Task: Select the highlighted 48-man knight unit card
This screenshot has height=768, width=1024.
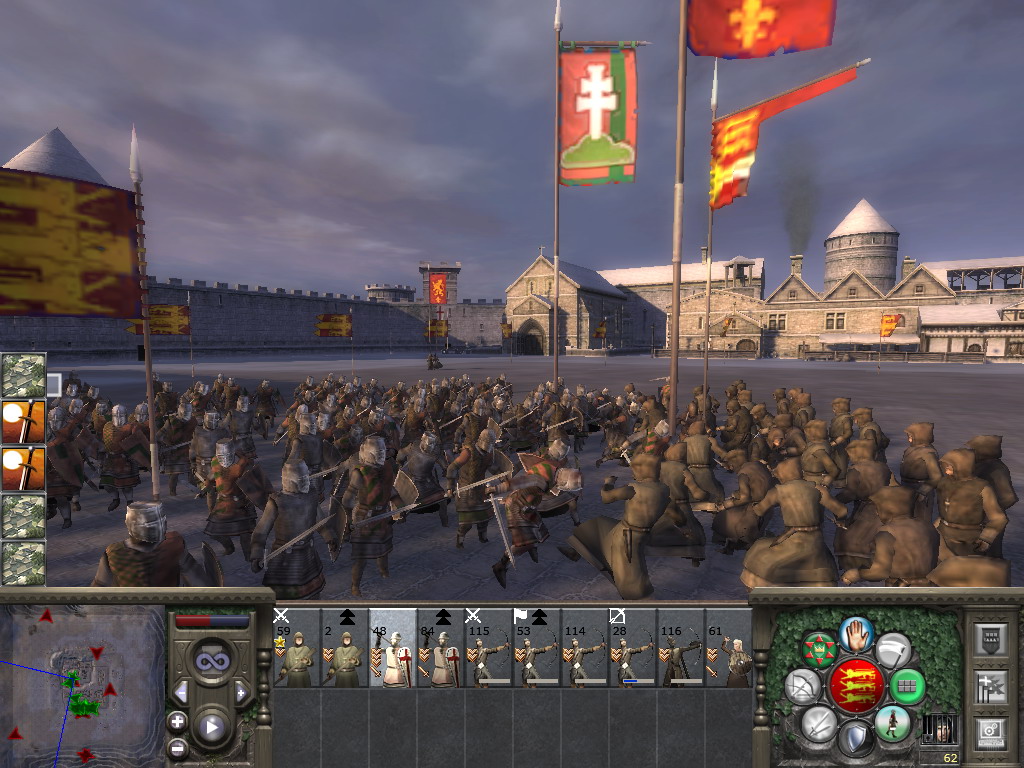Action: pyautogui.click(x=393, y=648)
